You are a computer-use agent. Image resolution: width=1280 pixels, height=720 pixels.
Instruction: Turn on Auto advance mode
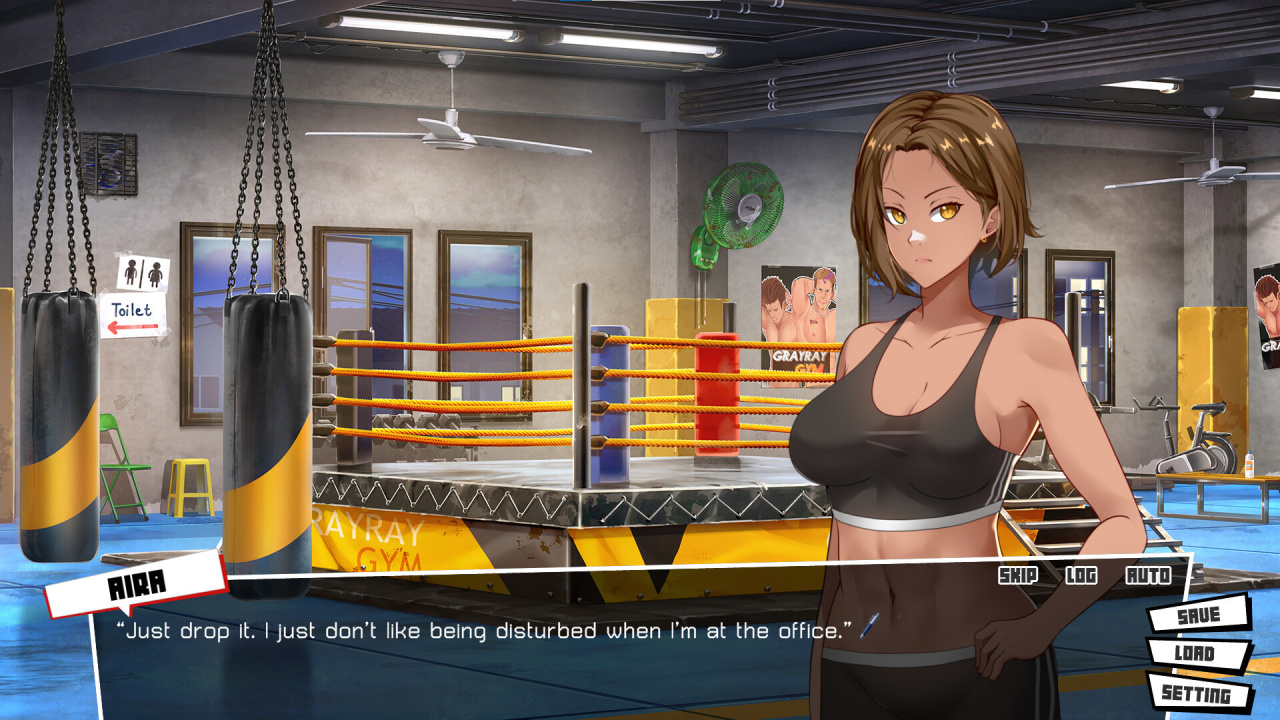tap(1148, 575)
